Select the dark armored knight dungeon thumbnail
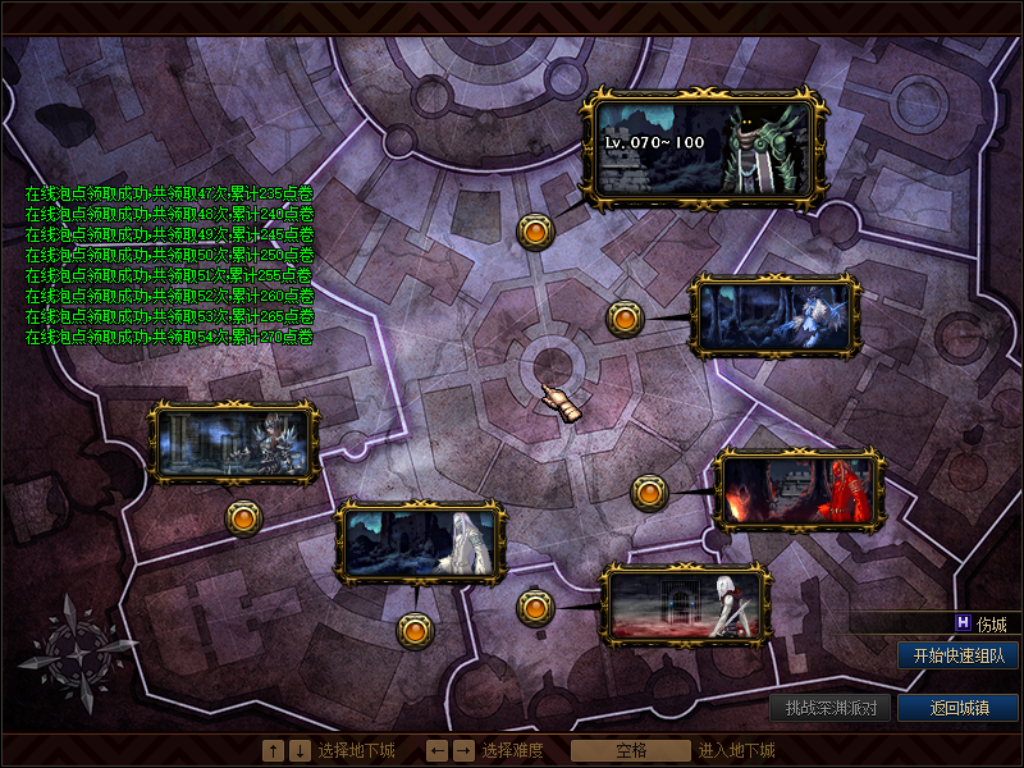This screenshot has height=768, width=1024. tap(234, 443)
